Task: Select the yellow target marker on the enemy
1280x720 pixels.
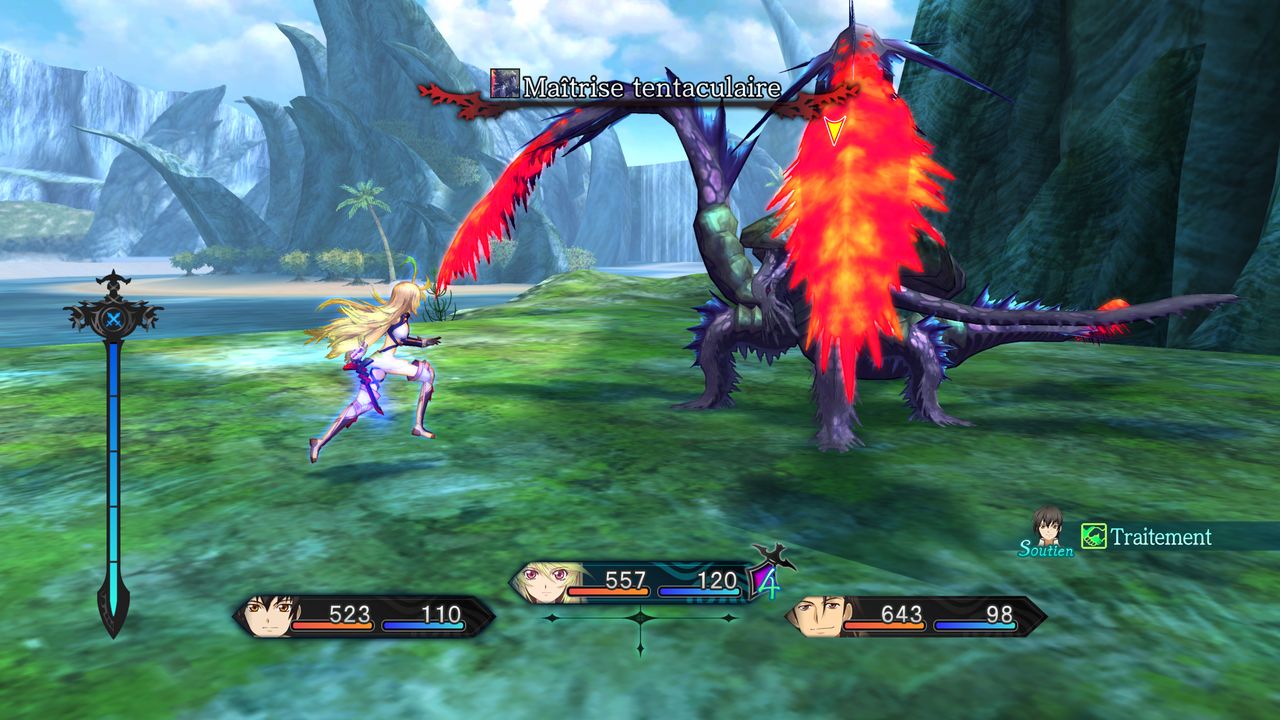Action: pyautogui.click(x=834, y=130)
